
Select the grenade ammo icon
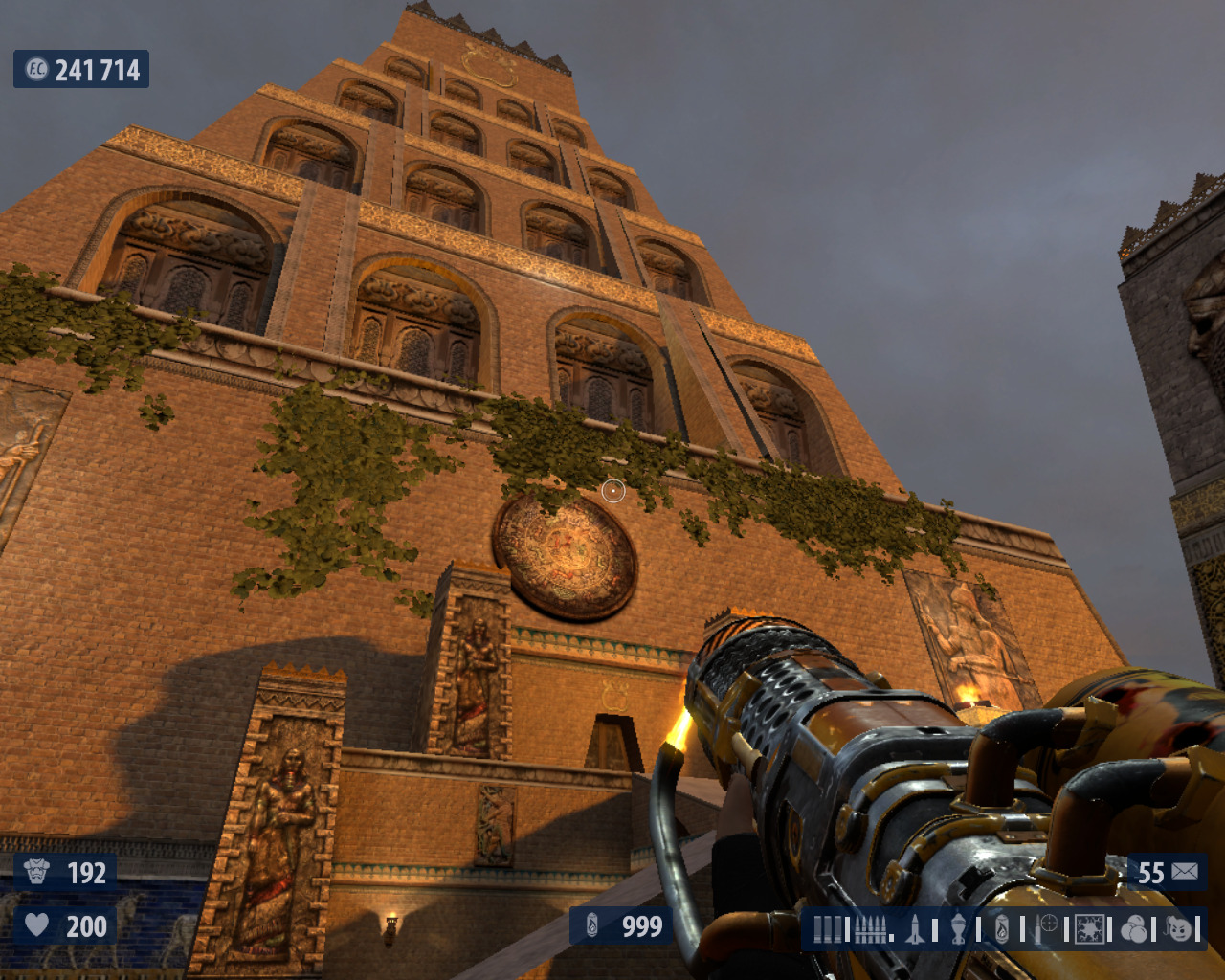(958, 928)
